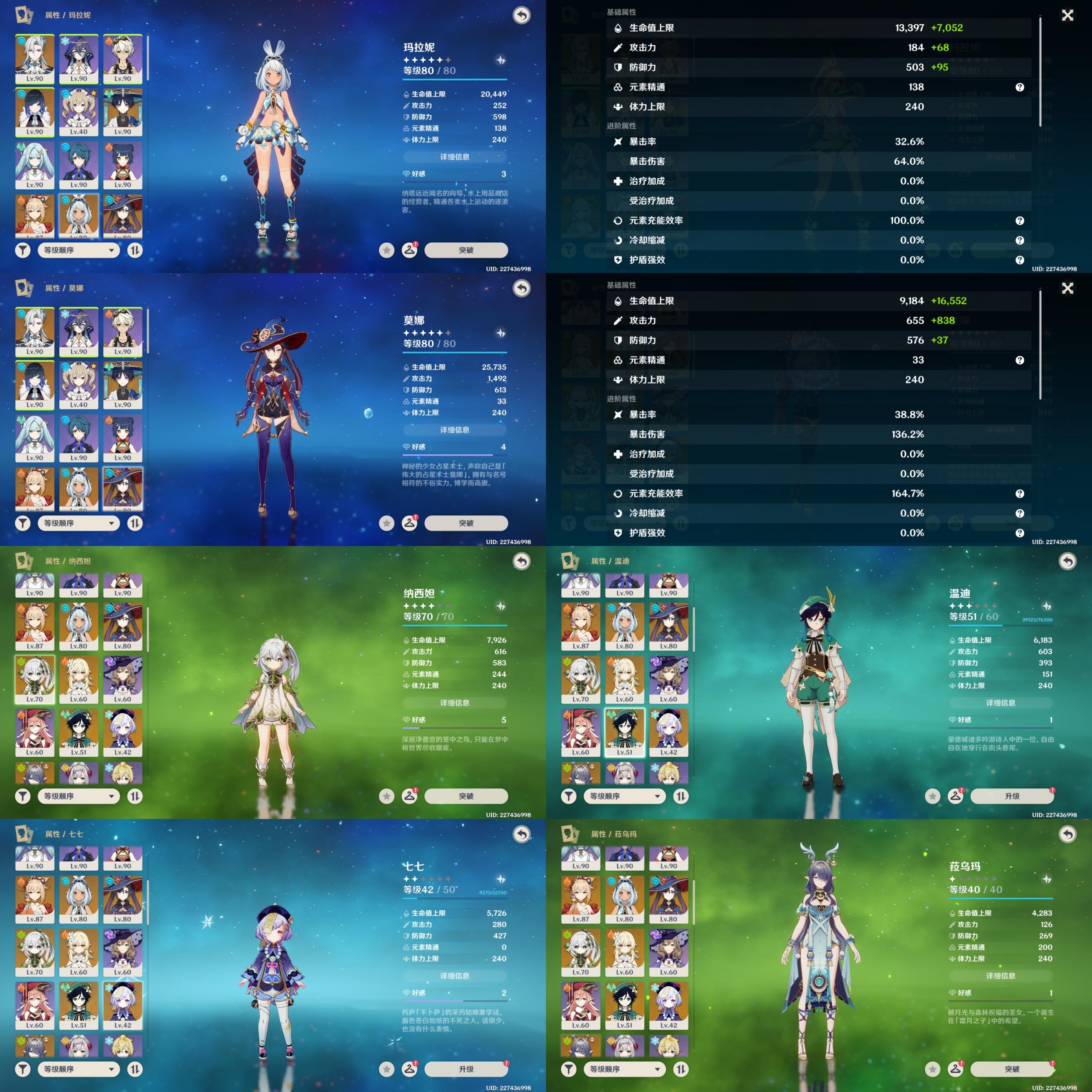Ascend 菈乌玛 using the 突破 button

[x=1012, y=1069]
